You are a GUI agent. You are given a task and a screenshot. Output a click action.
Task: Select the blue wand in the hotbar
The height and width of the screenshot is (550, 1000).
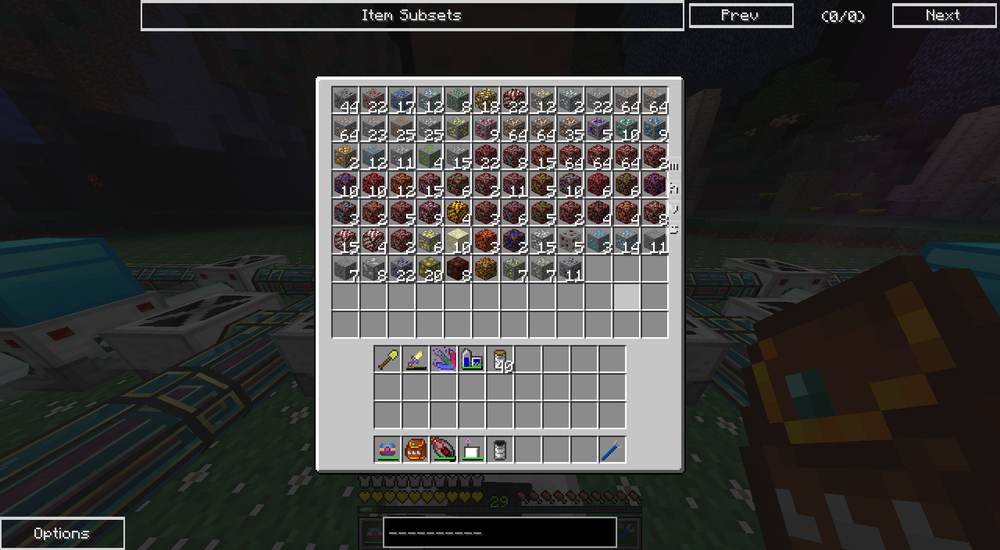tap(611, 450)
